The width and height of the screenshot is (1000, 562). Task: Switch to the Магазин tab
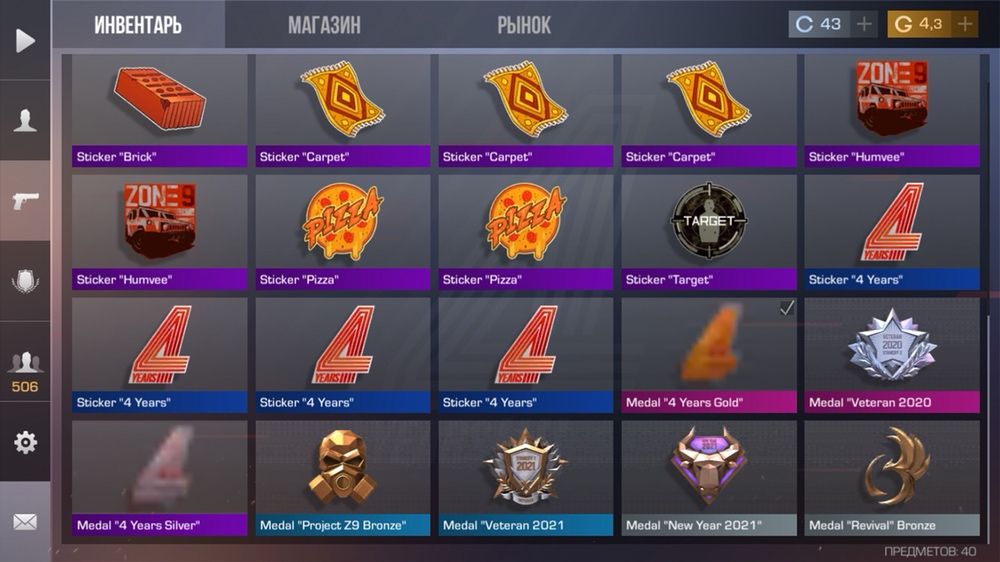click(x=324, y=25)
